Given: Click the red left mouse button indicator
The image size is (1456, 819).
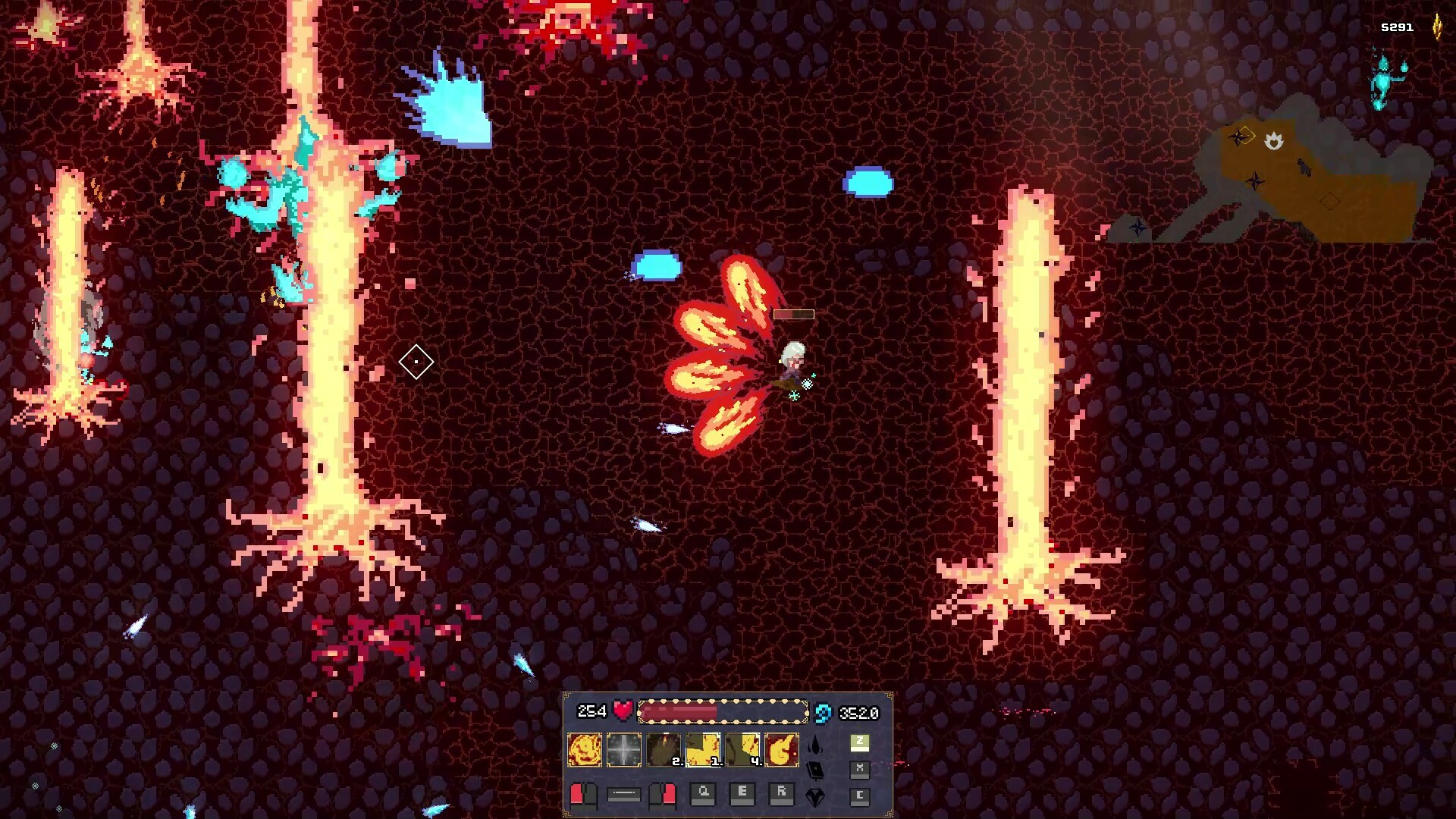Looking at the screenshot, I should (x=582, y=795).
